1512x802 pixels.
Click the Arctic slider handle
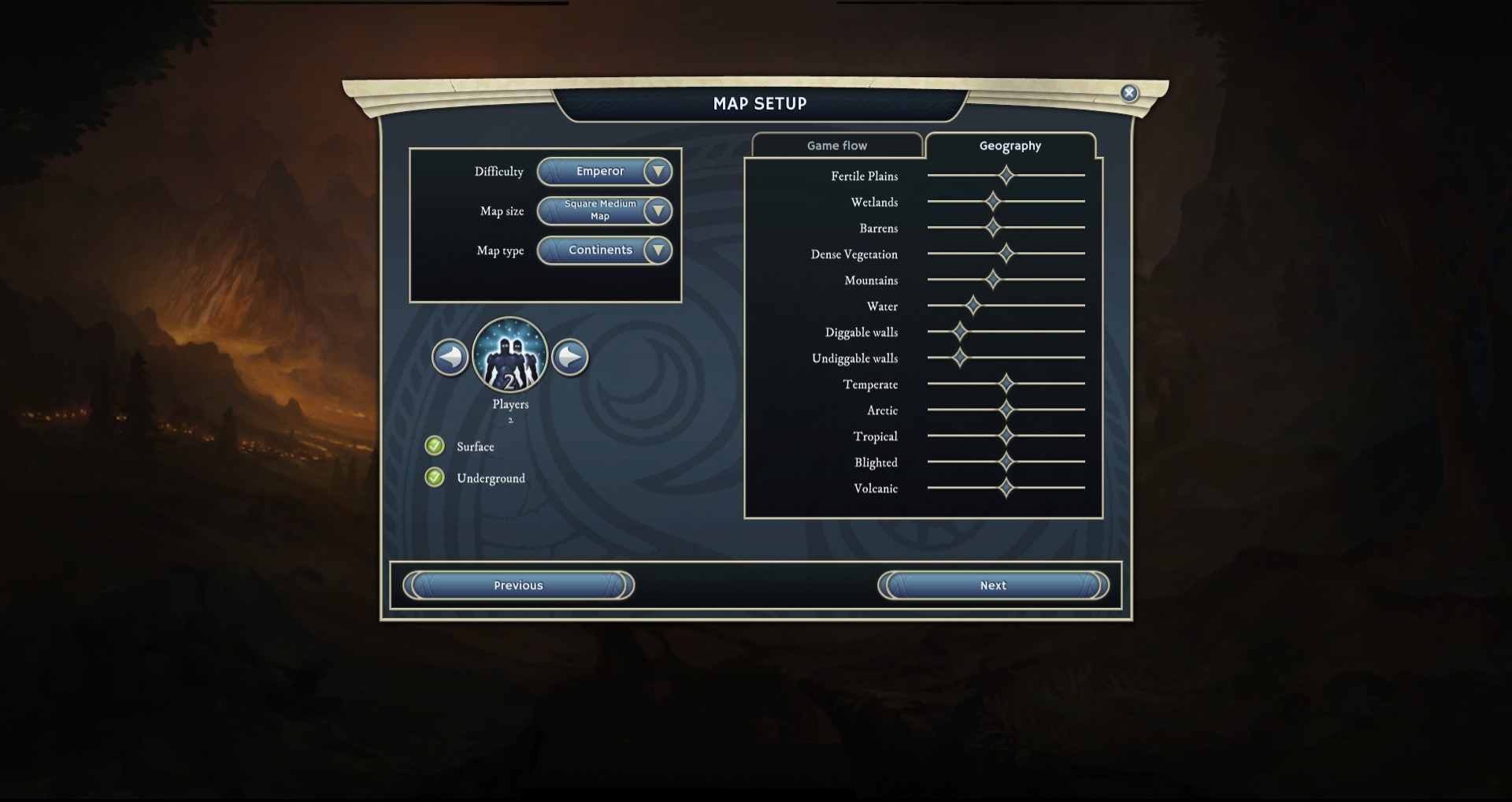(x=1006, y=409)
